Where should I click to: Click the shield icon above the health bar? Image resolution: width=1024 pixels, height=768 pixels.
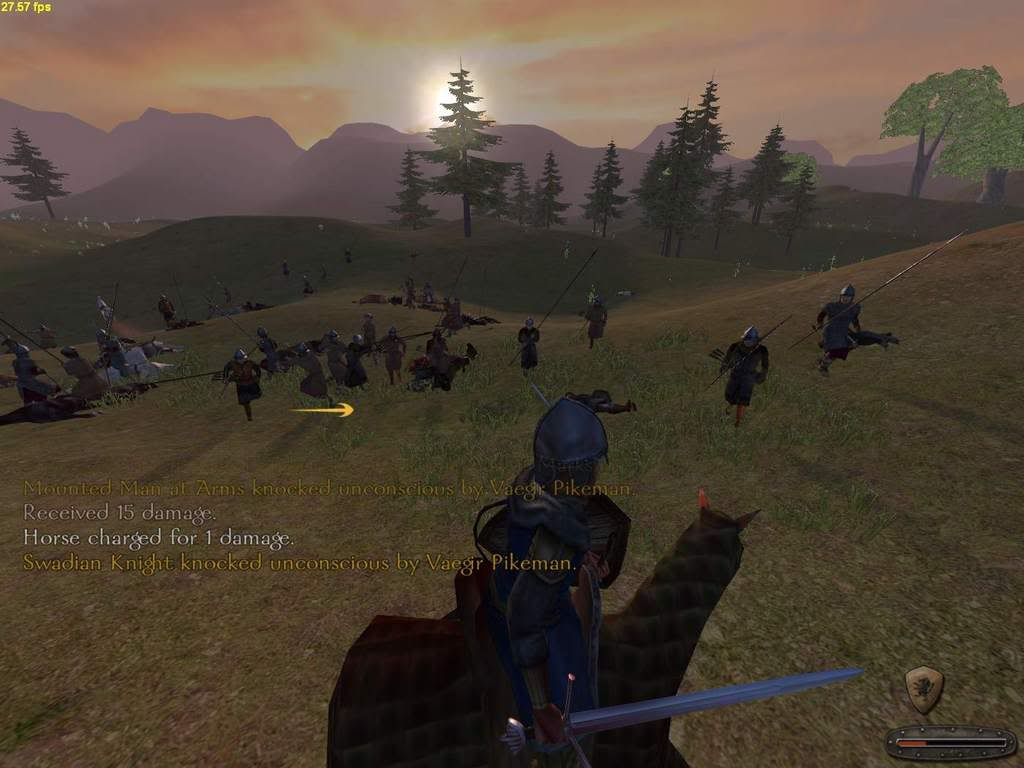(x=923, y=689)
